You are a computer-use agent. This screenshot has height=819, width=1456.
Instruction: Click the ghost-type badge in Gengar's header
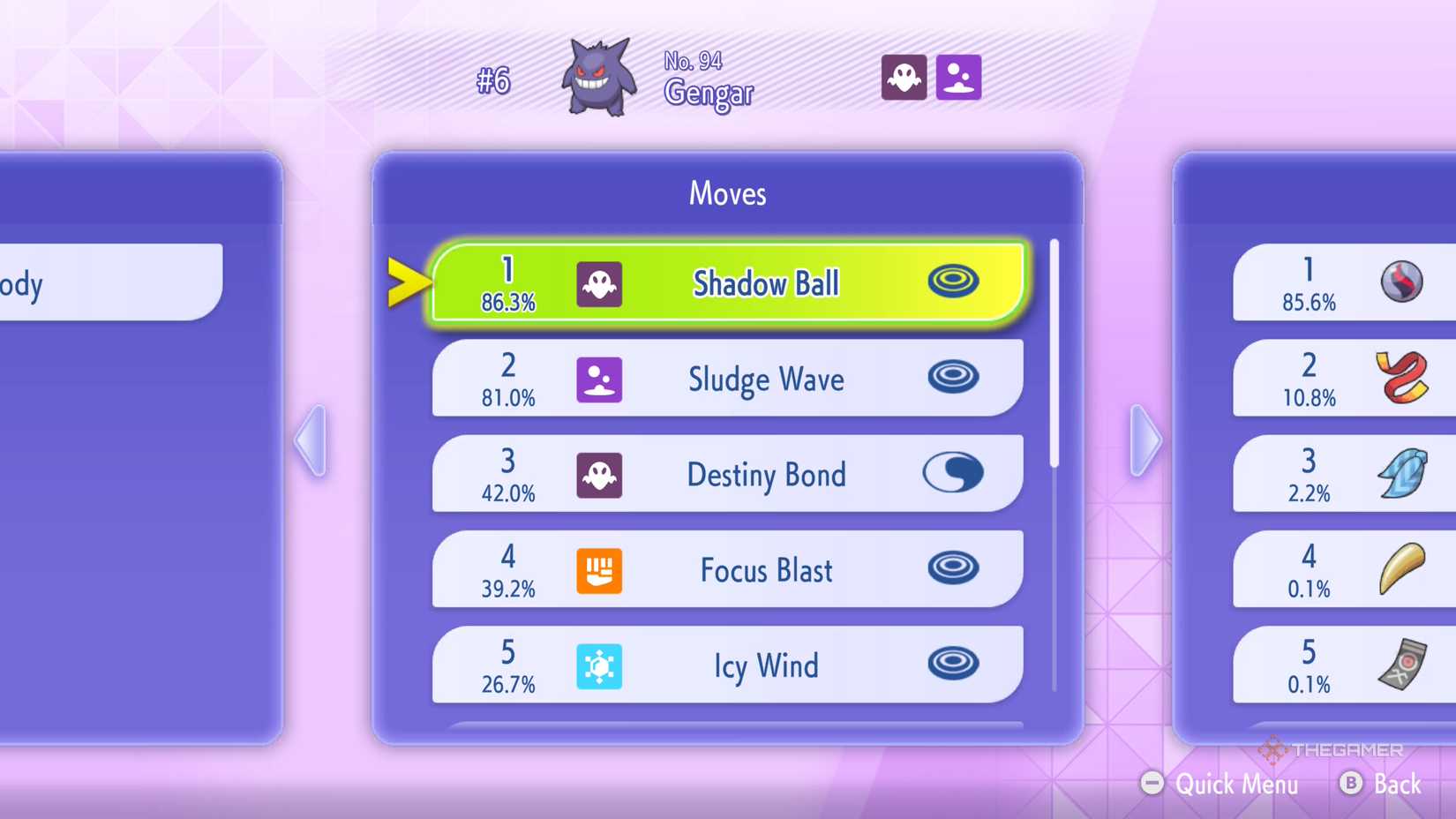tap(904, 77)
